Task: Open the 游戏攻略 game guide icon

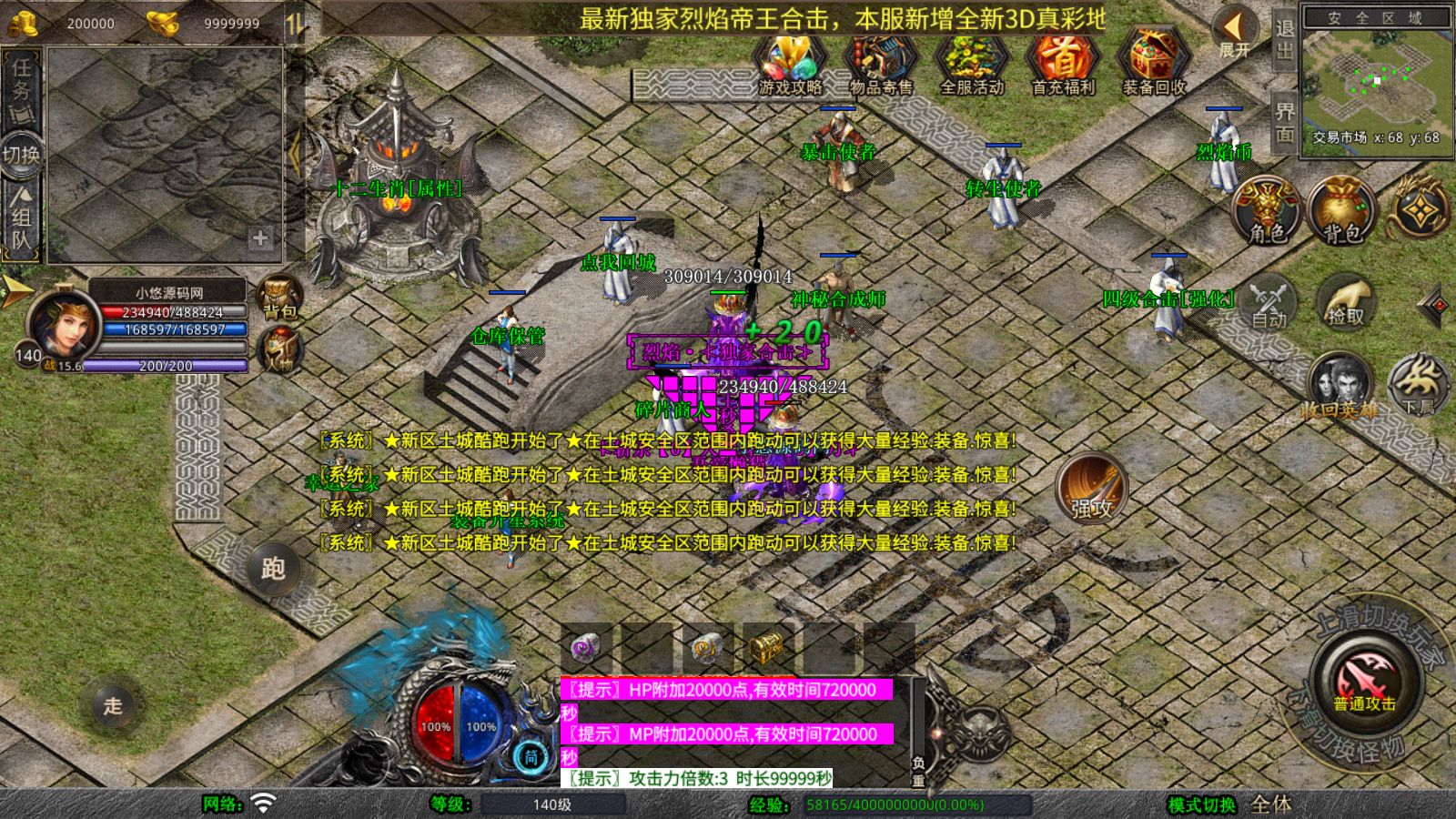Action: pos(788,64)
